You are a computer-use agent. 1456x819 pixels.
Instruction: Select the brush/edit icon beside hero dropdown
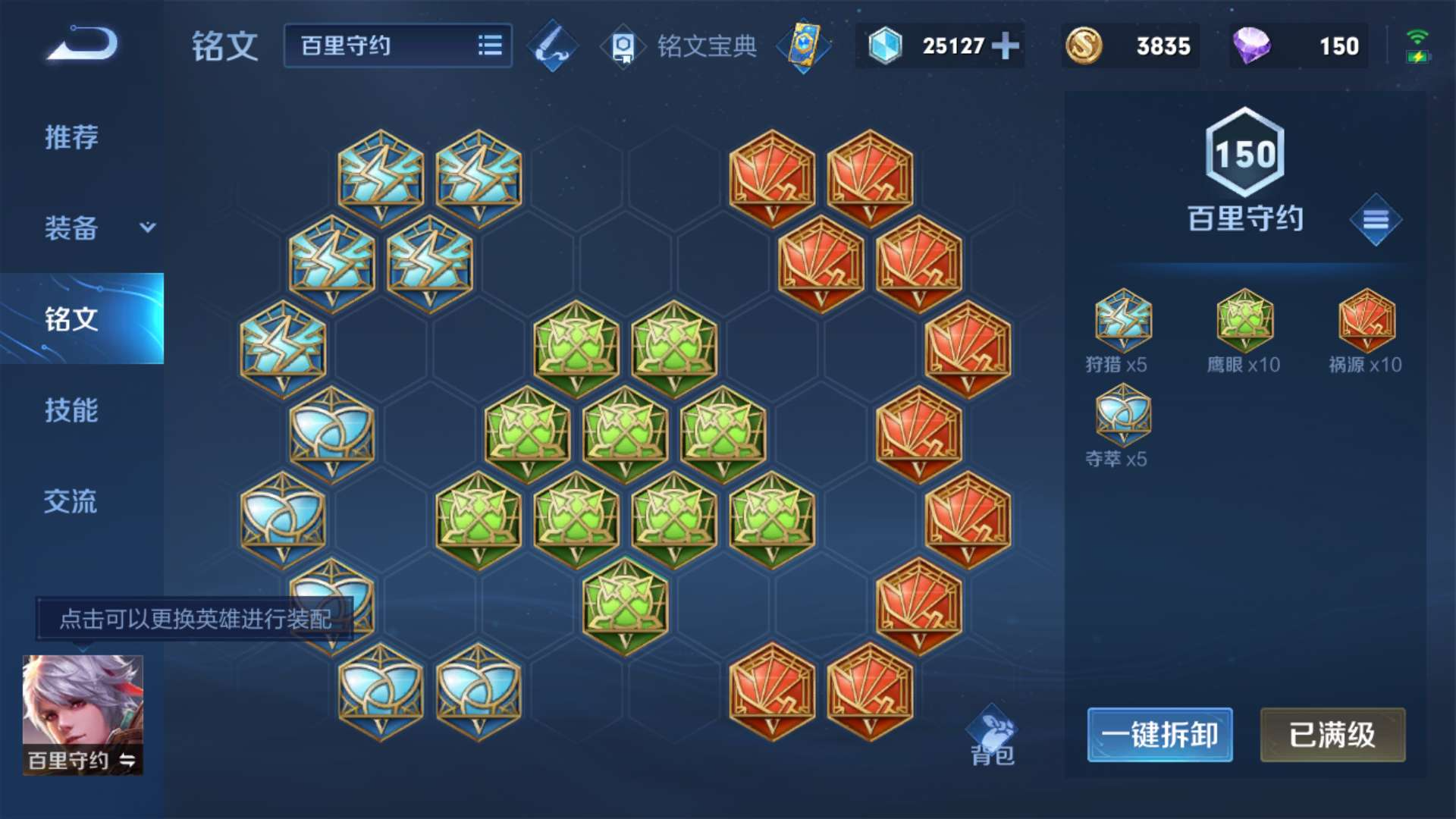[551, 46]
